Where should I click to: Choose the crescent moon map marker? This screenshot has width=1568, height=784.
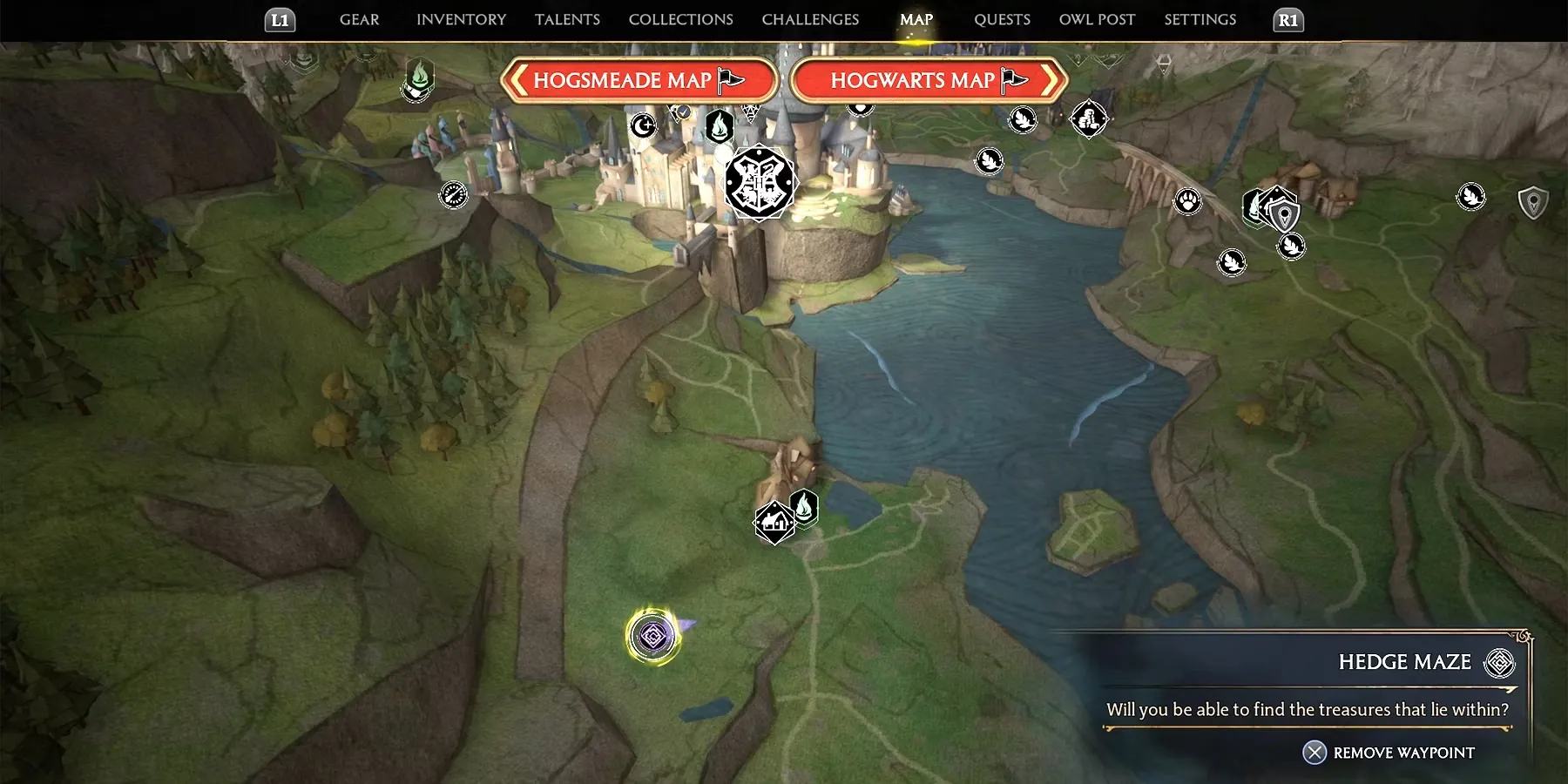(x=643, y=126)
